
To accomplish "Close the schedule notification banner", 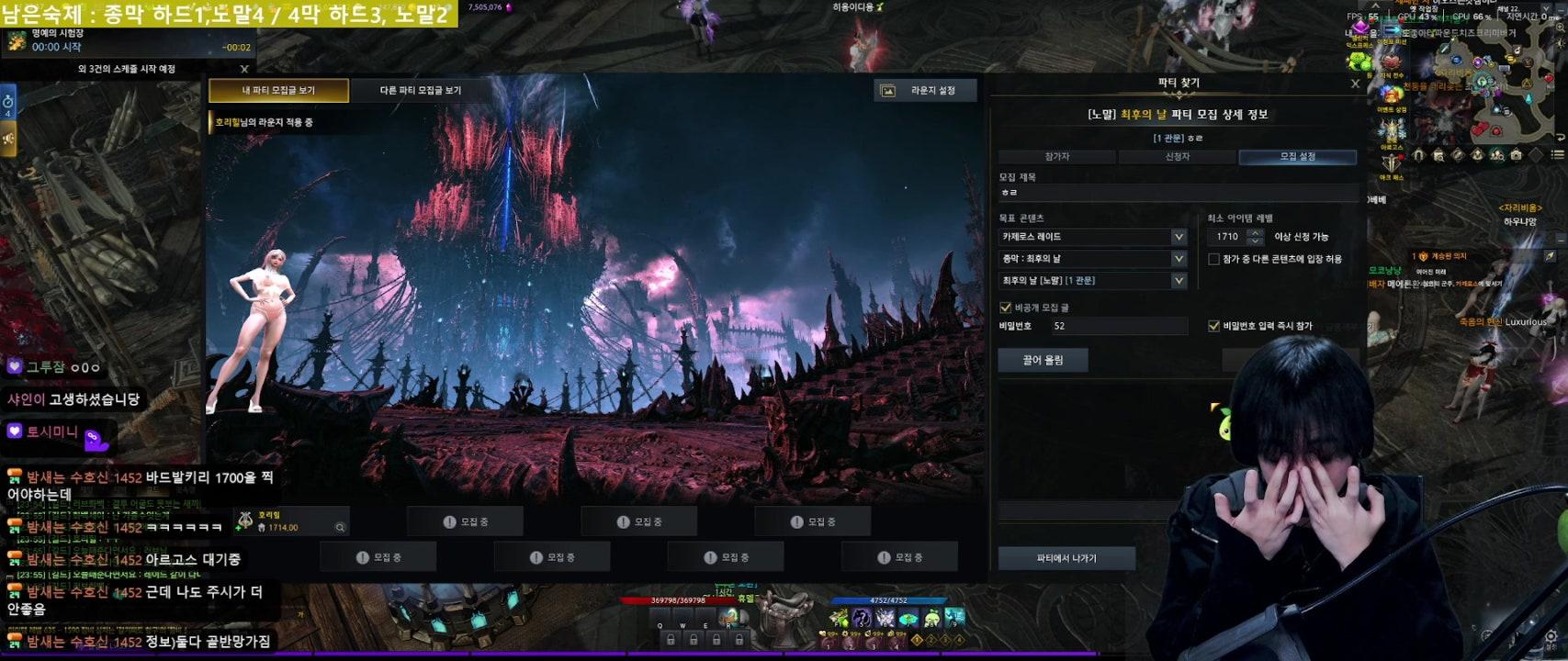I will pyautogui.click(x=244, y=69).
